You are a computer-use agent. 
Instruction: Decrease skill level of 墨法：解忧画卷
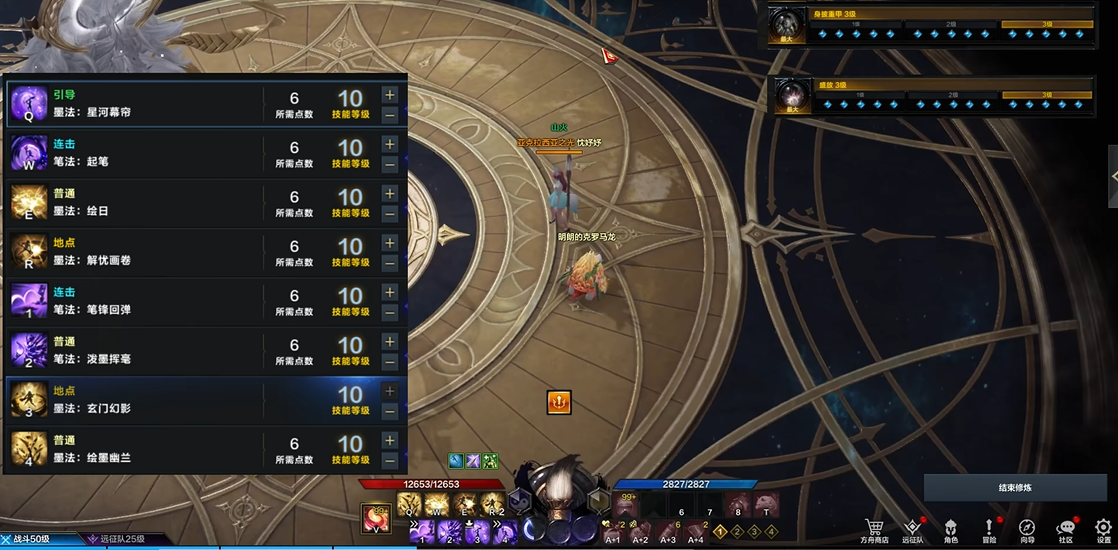pos(389,263)
